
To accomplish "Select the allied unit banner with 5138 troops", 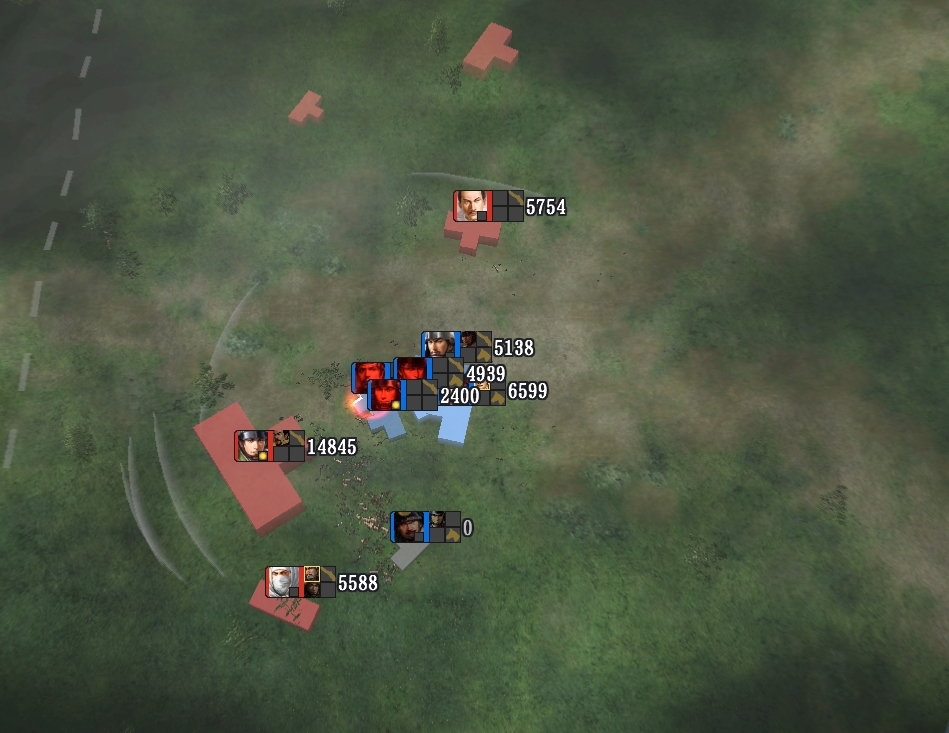I will point(456,346).
